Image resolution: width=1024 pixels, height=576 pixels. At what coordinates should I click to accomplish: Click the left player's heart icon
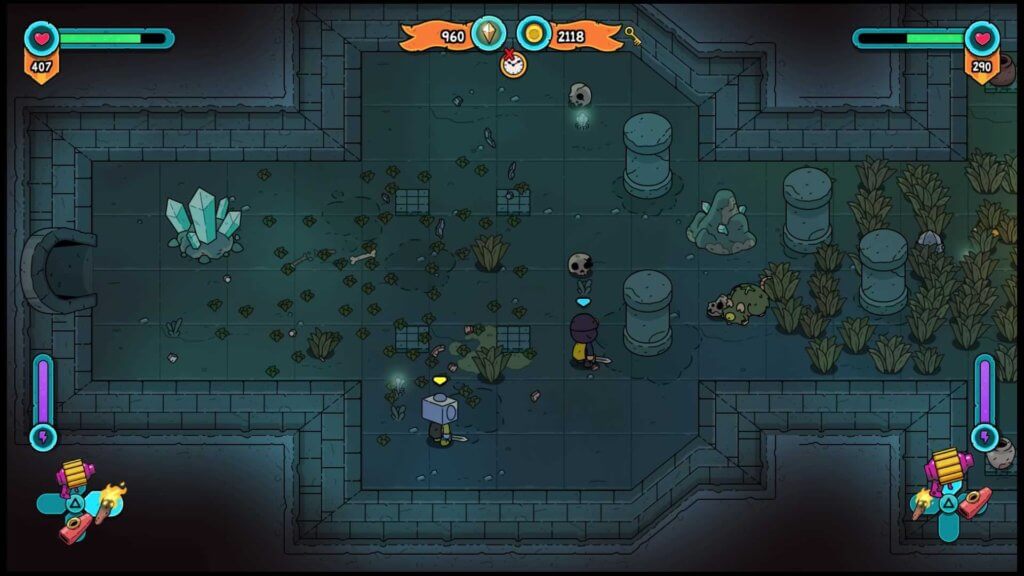point(41,38)
